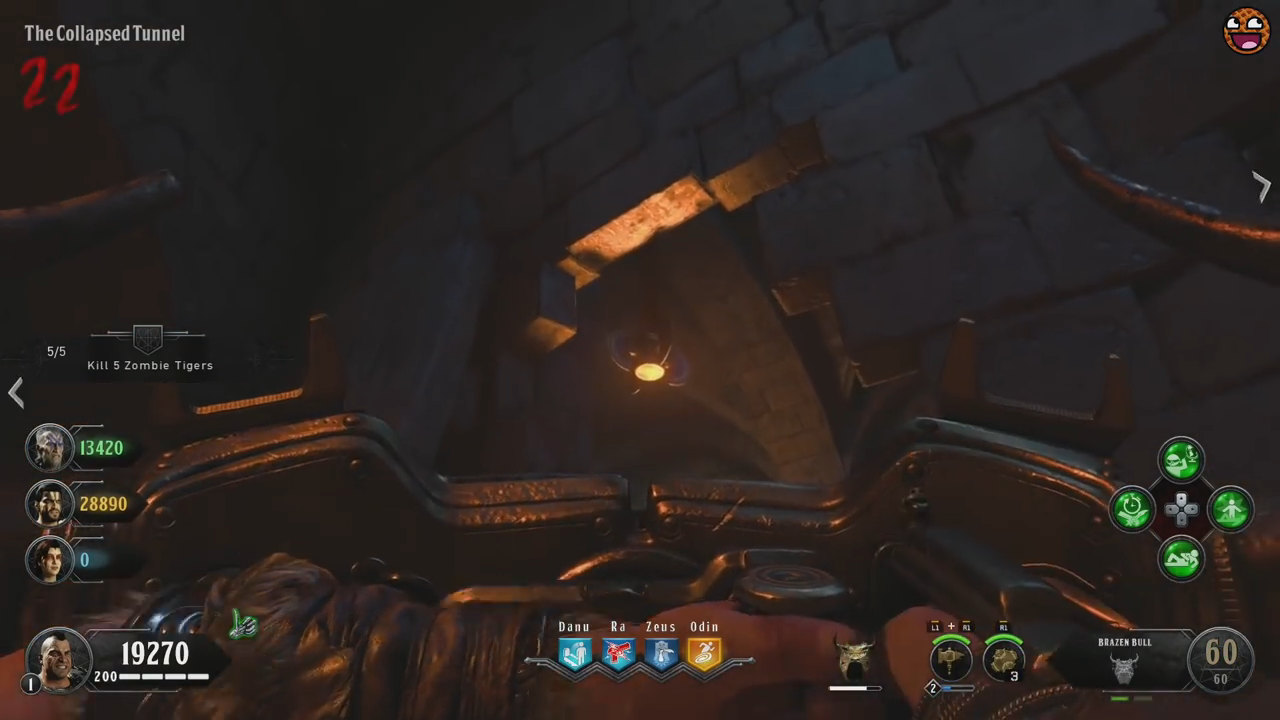The image size is (1280, 720).
Task: Open the Kill 5 Zombie Tigers challenge tracker
Action: pos(149,349)
